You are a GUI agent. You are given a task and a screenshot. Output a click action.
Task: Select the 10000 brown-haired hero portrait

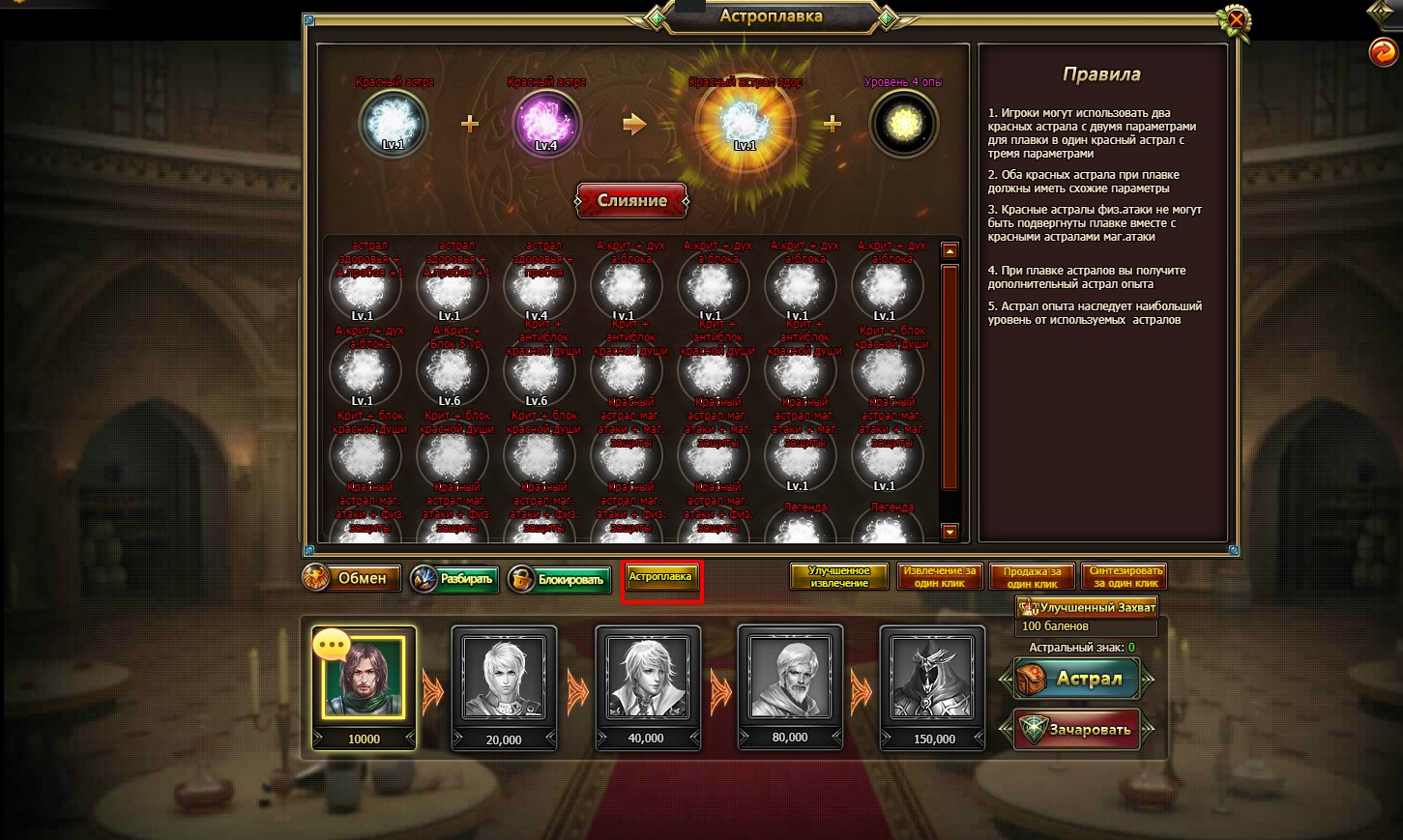tap(364, 678)
